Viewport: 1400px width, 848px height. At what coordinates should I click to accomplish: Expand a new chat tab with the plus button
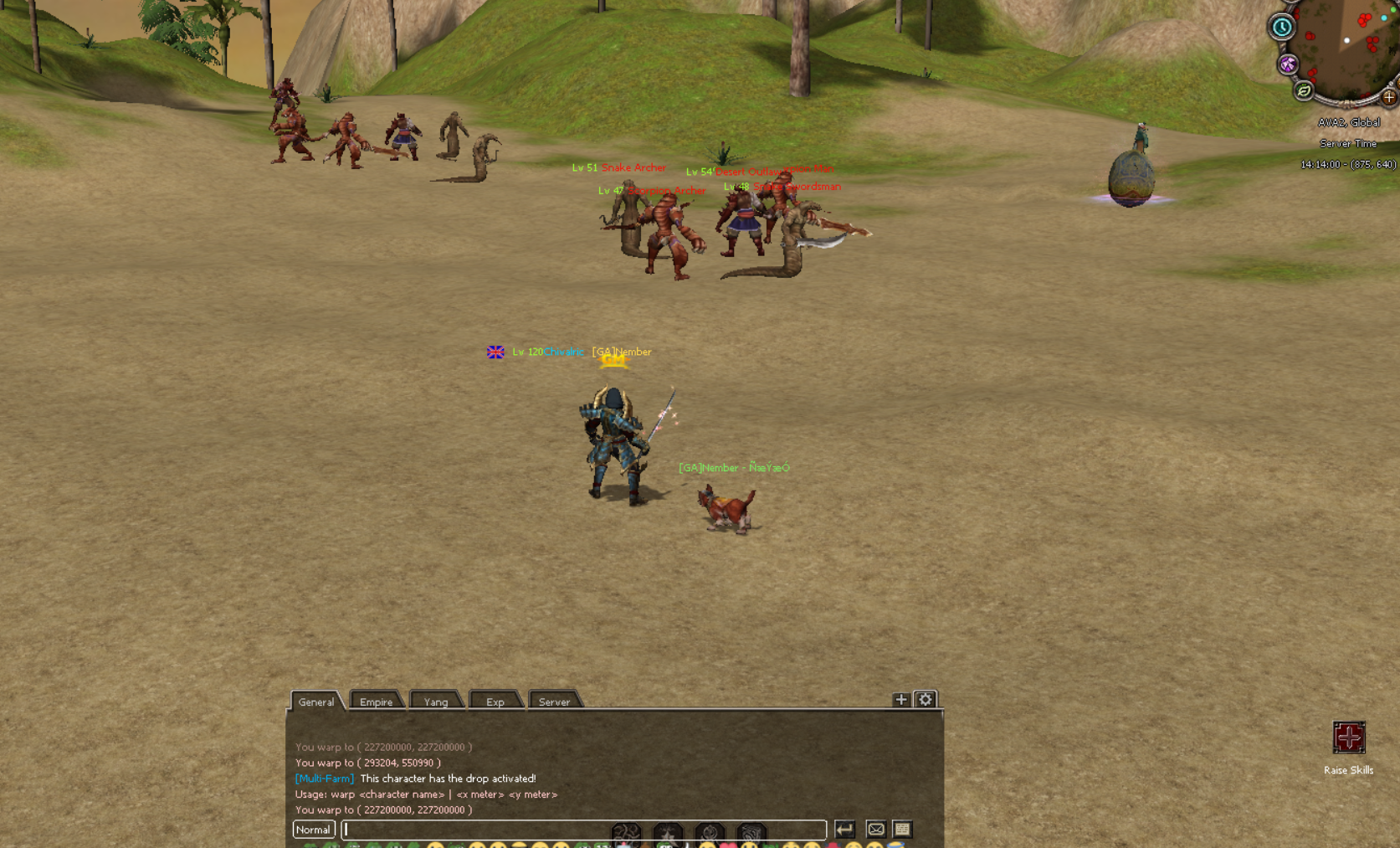tap(900, 699)
